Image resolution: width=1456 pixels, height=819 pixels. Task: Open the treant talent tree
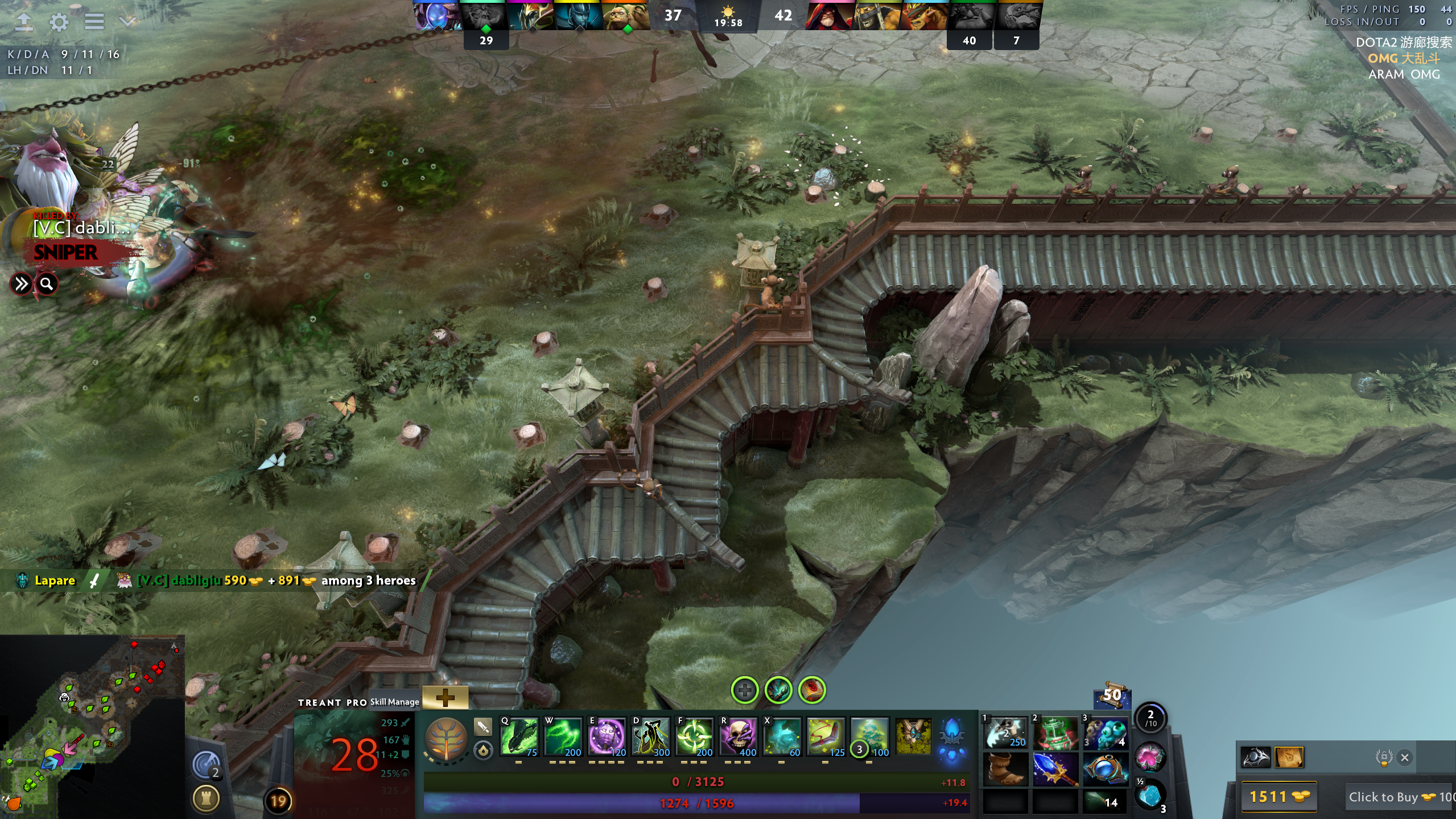446,738
